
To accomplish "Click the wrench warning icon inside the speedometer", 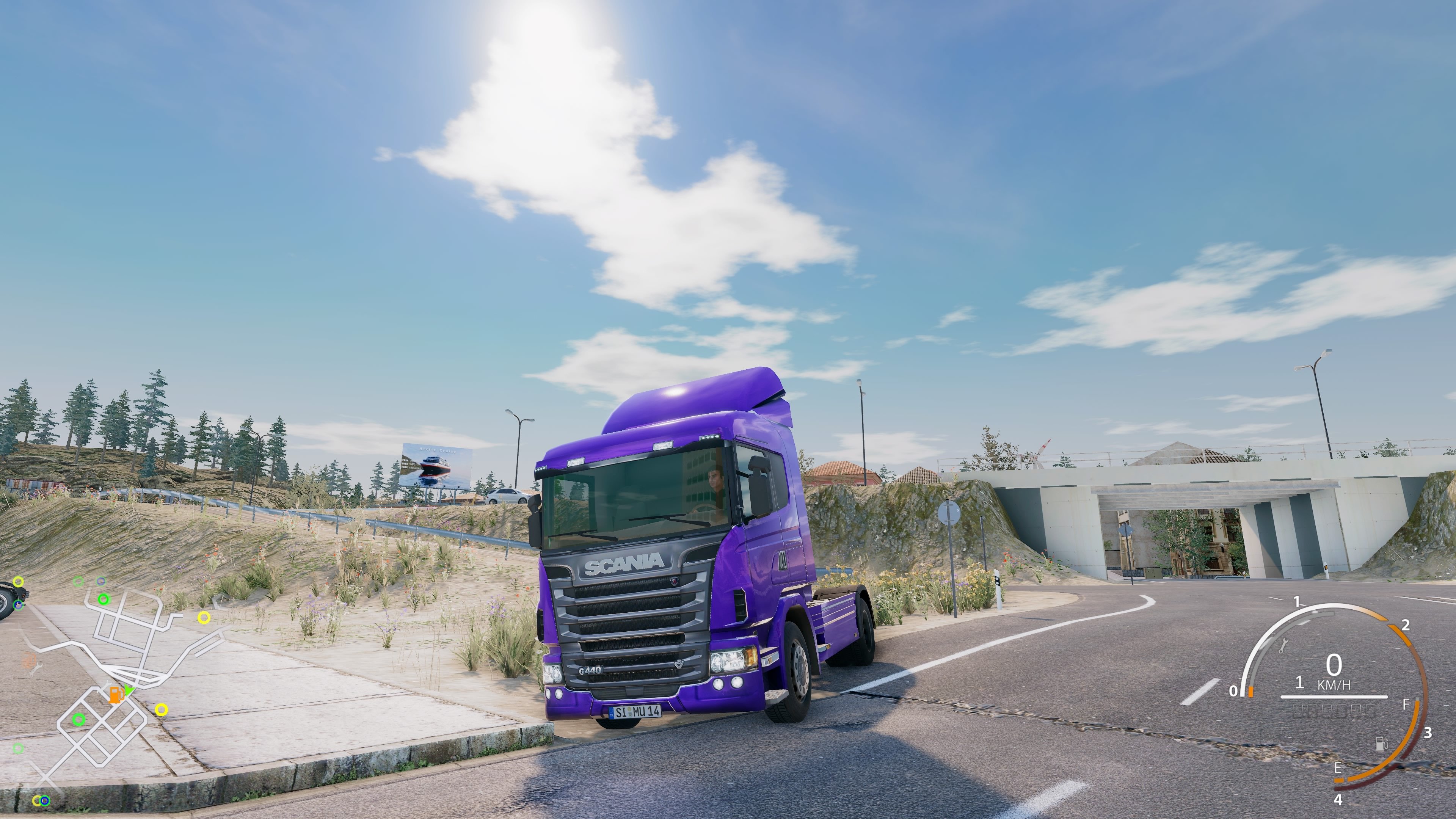I will [x=1284, y=645].
